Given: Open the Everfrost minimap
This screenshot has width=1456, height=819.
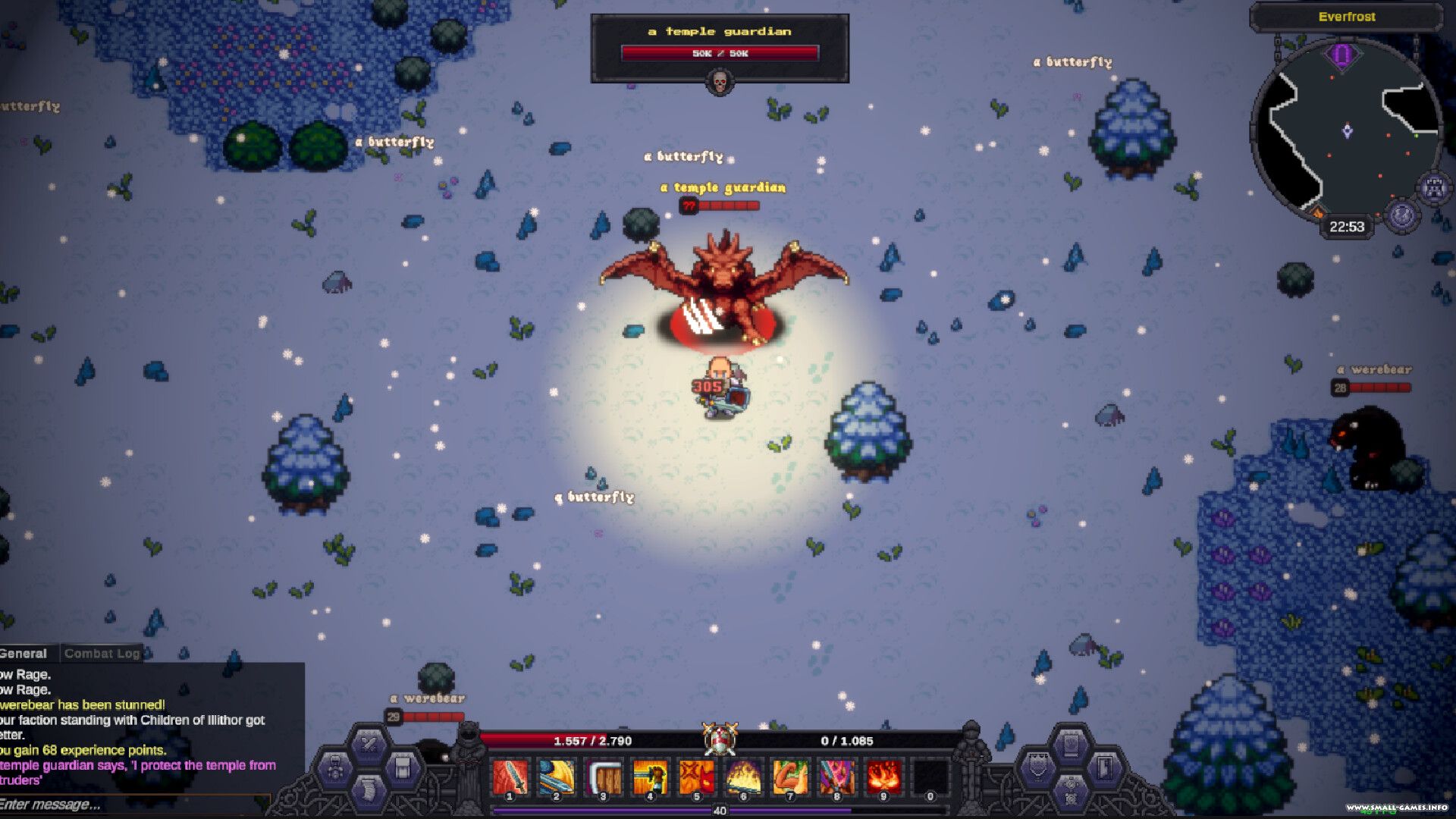Looking at the screenshot, I should point(1346,129).
